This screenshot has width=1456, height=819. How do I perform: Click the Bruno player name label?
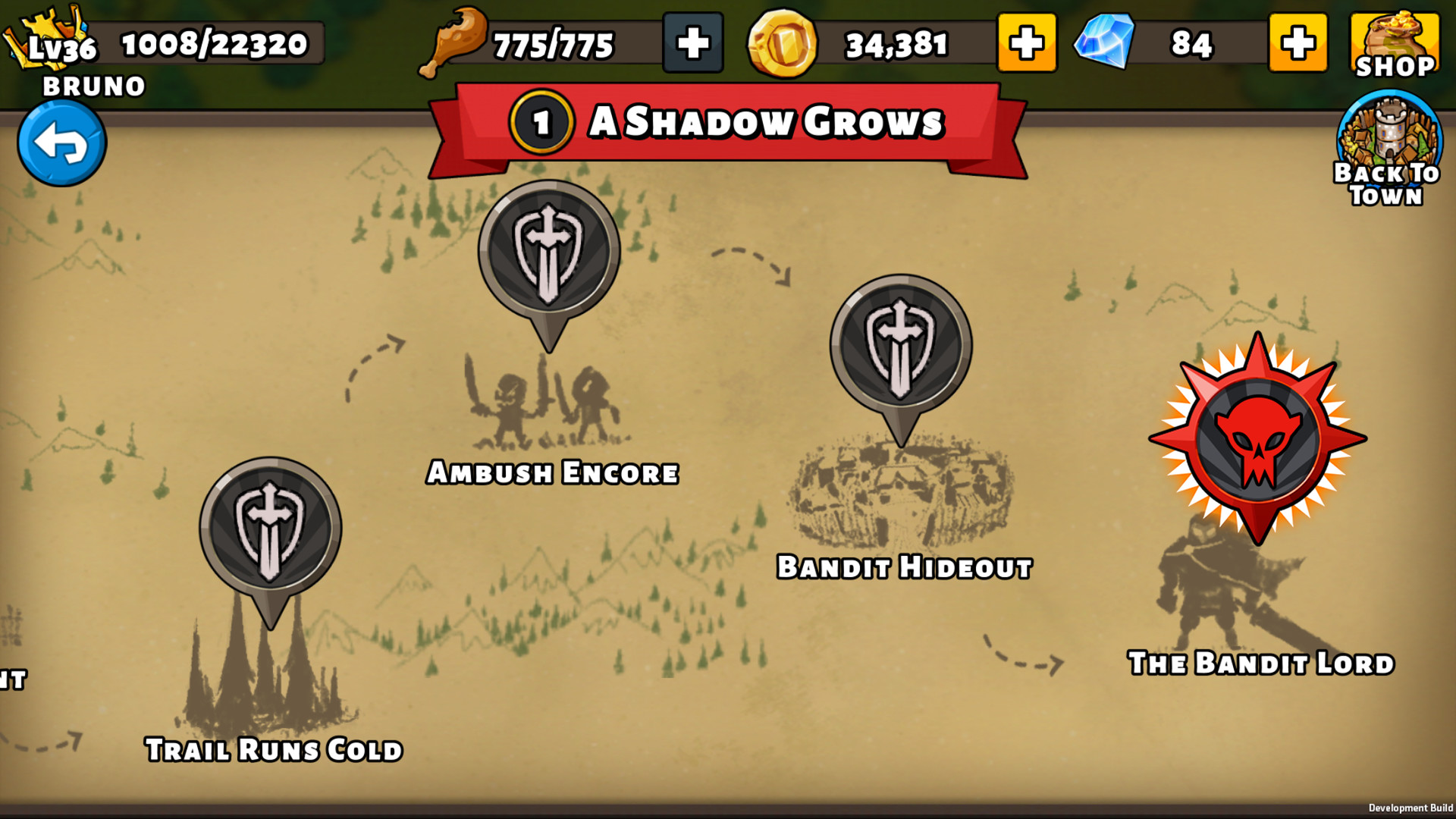tap(91, 86)
